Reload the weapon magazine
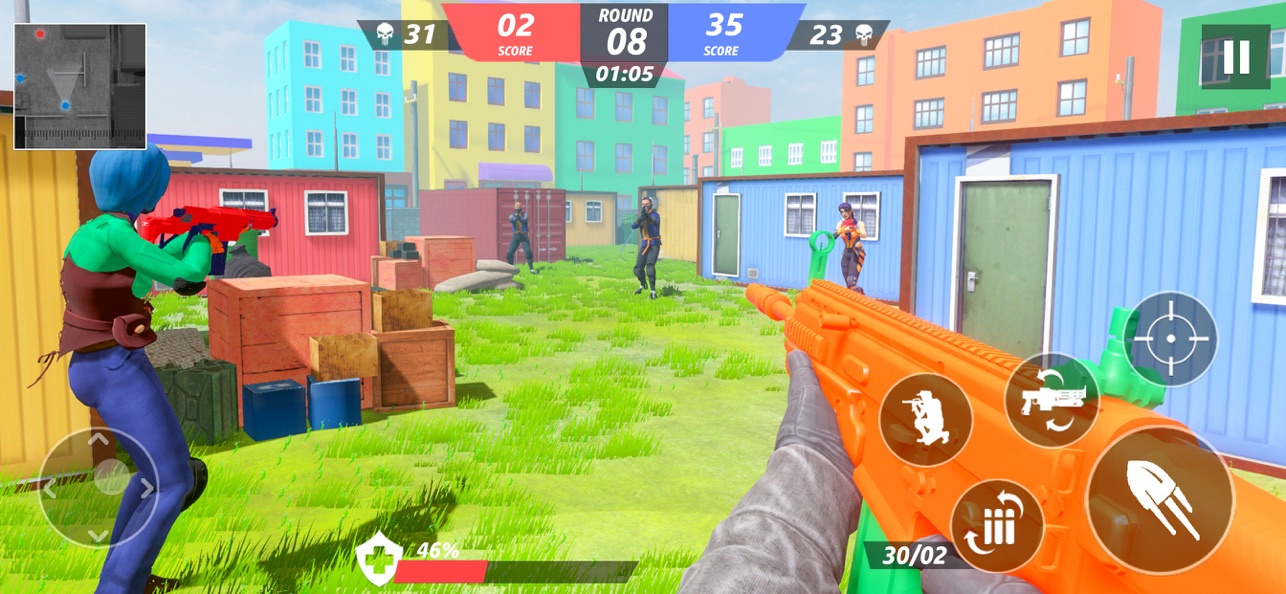This screenshot has width=1286, height=594. pos(997,526)
